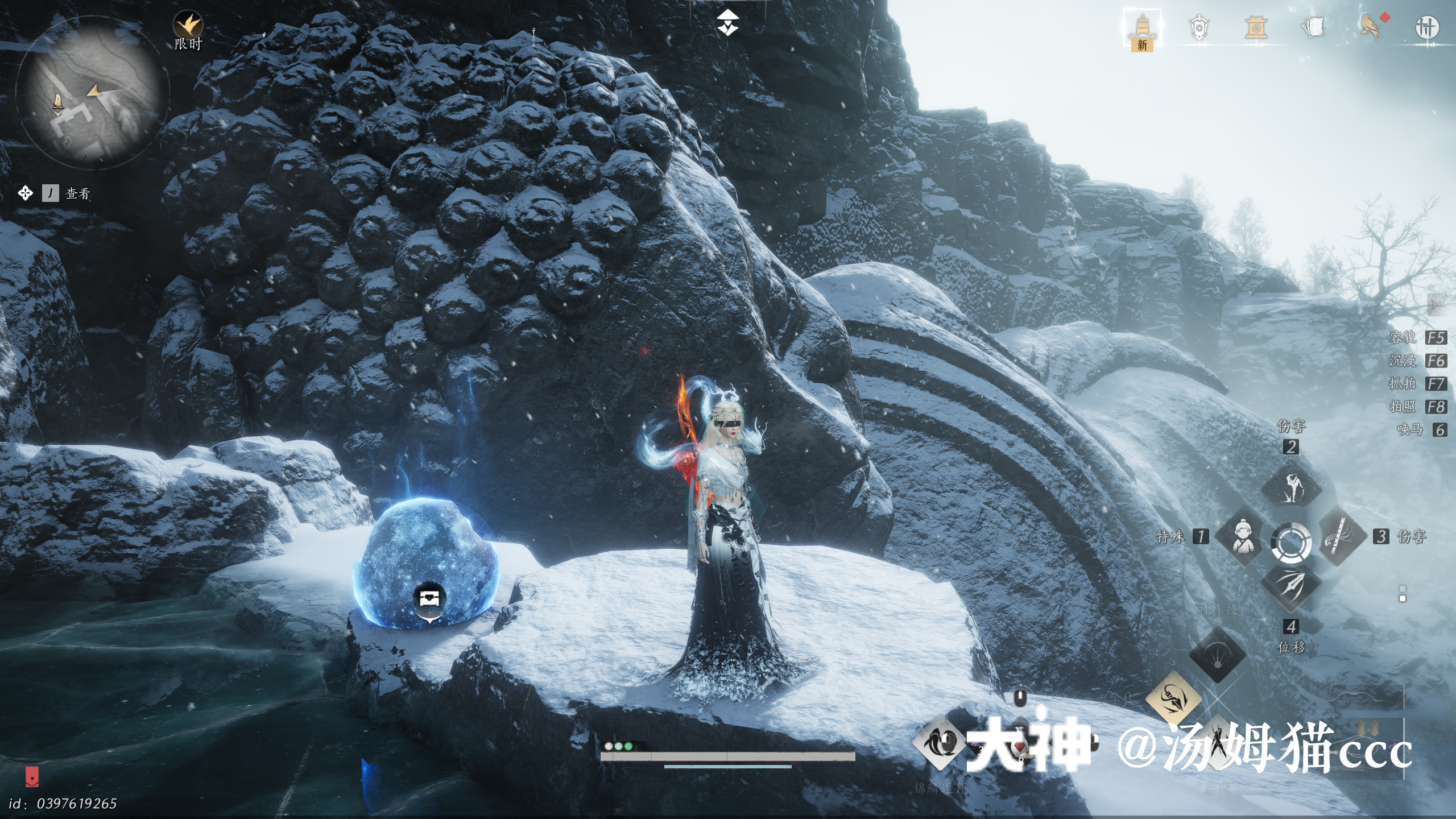Open the shield emblem menu icon

[x=1198, y=28]
